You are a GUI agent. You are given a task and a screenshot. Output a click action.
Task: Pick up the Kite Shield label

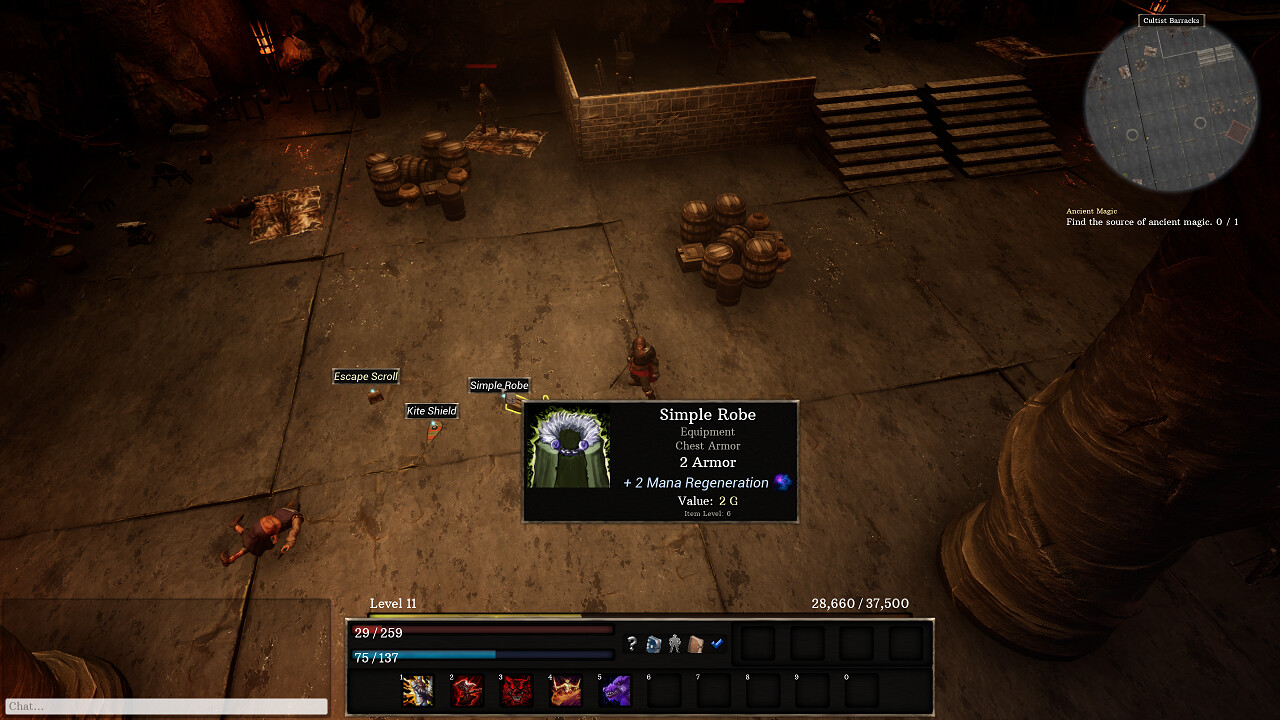click(x=432, y=411)
